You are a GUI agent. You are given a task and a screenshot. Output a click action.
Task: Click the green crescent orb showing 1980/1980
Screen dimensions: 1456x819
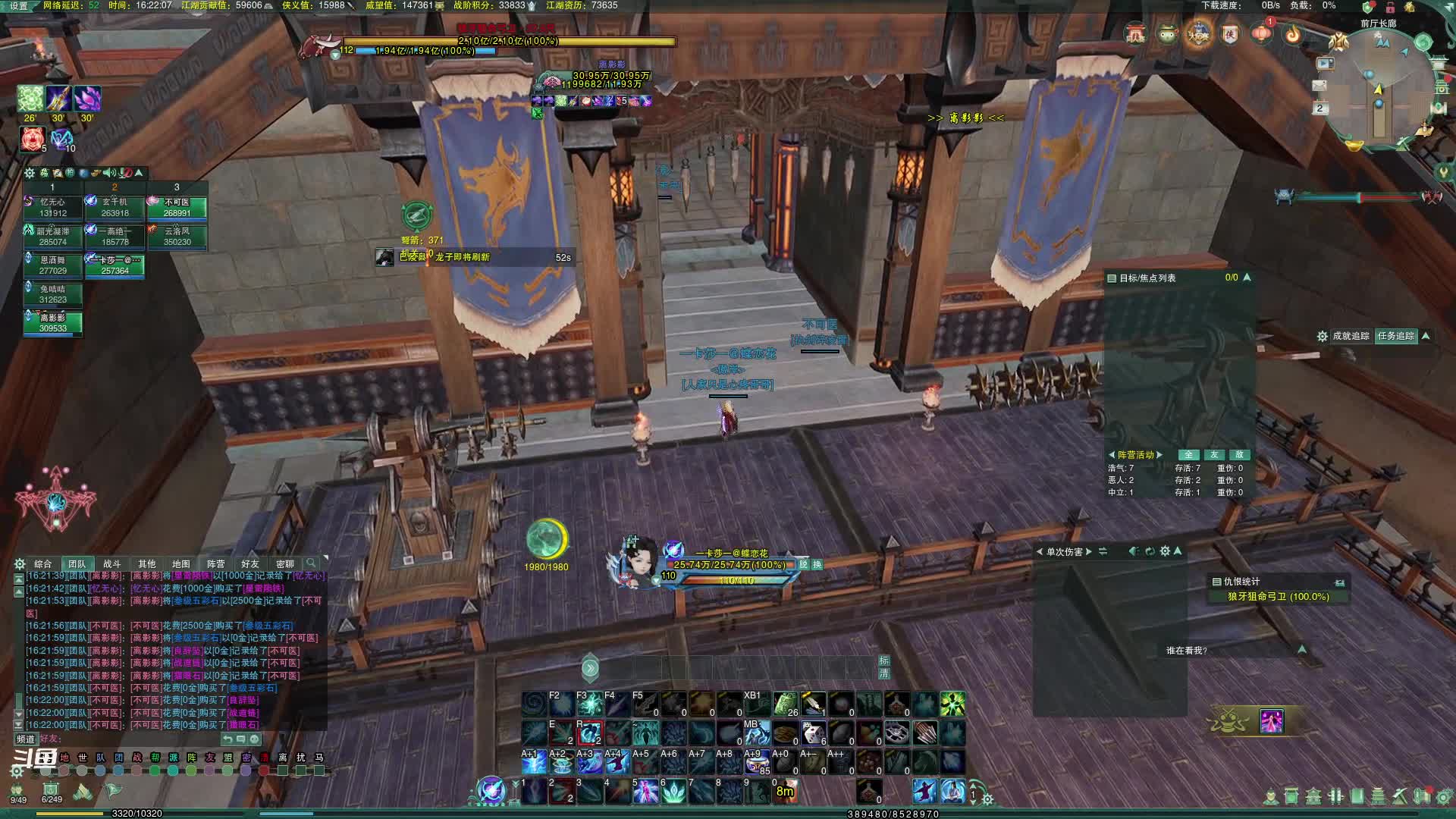coord(546,539)
